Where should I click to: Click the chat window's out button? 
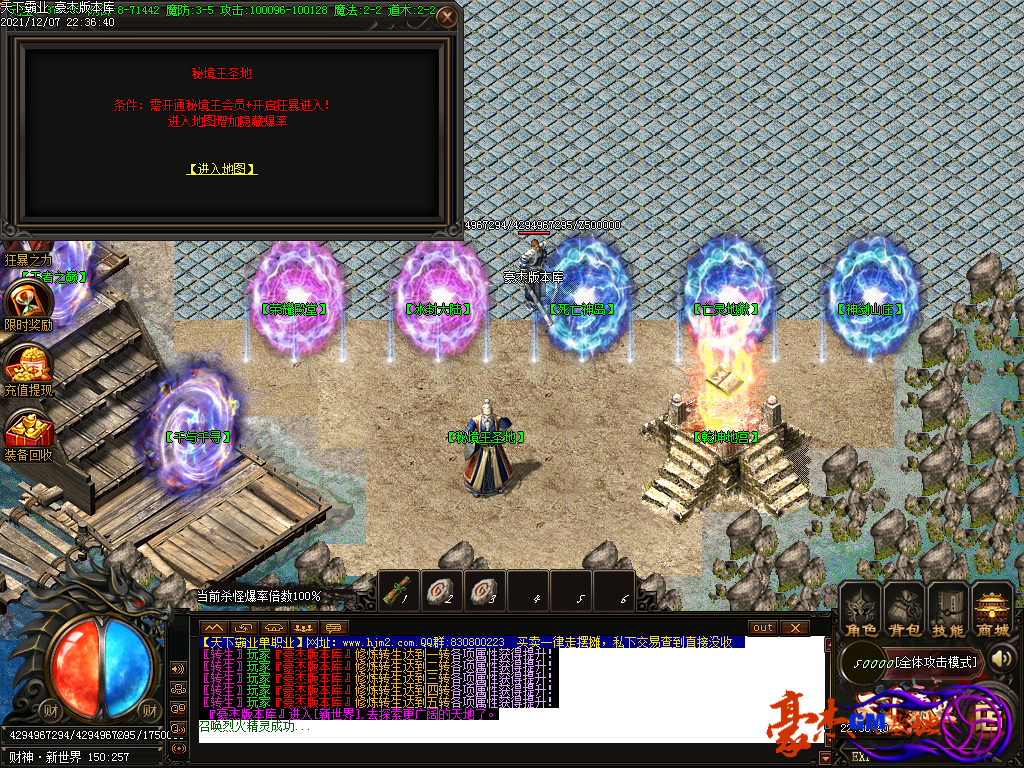[x=763, y=627]
